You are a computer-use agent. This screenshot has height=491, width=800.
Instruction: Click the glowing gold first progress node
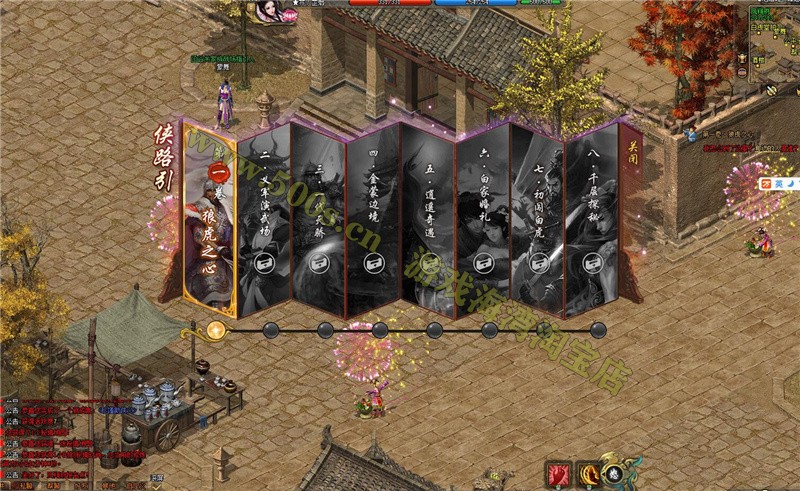(216, 330)
